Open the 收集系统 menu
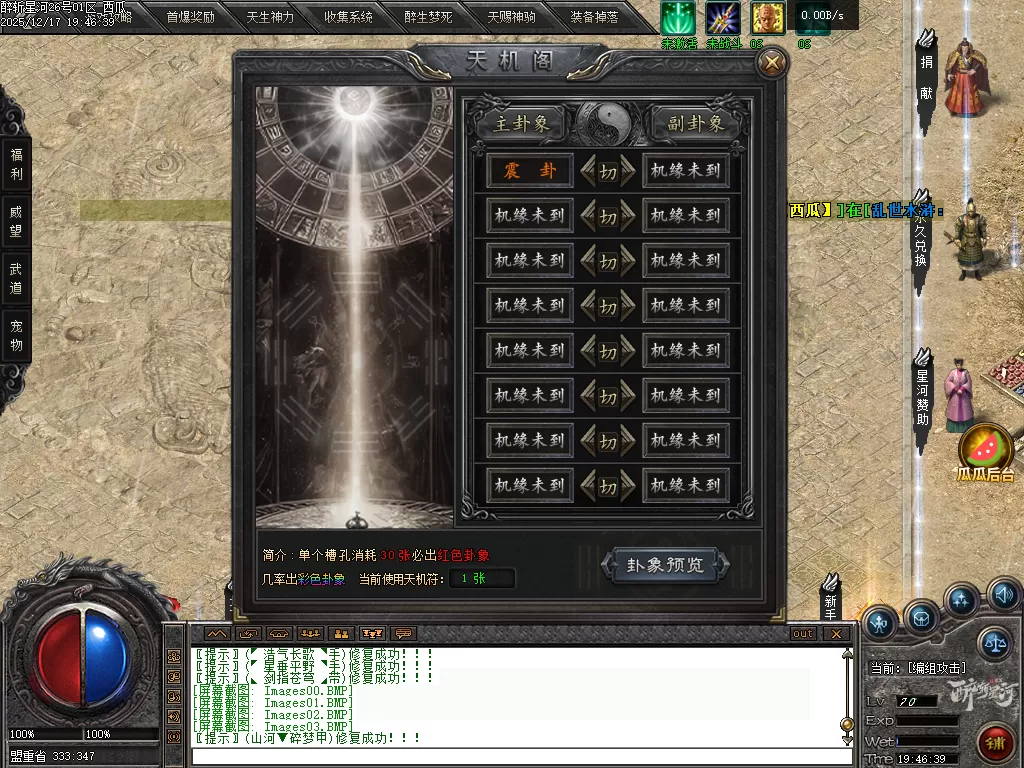1024x768 pixels. 348,16
